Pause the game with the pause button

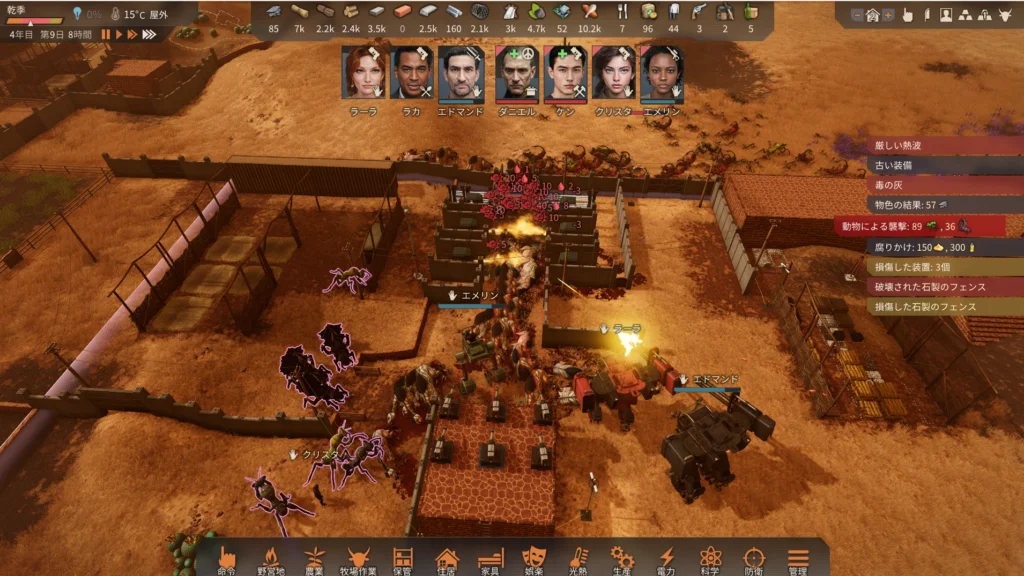tap(105, 34)
